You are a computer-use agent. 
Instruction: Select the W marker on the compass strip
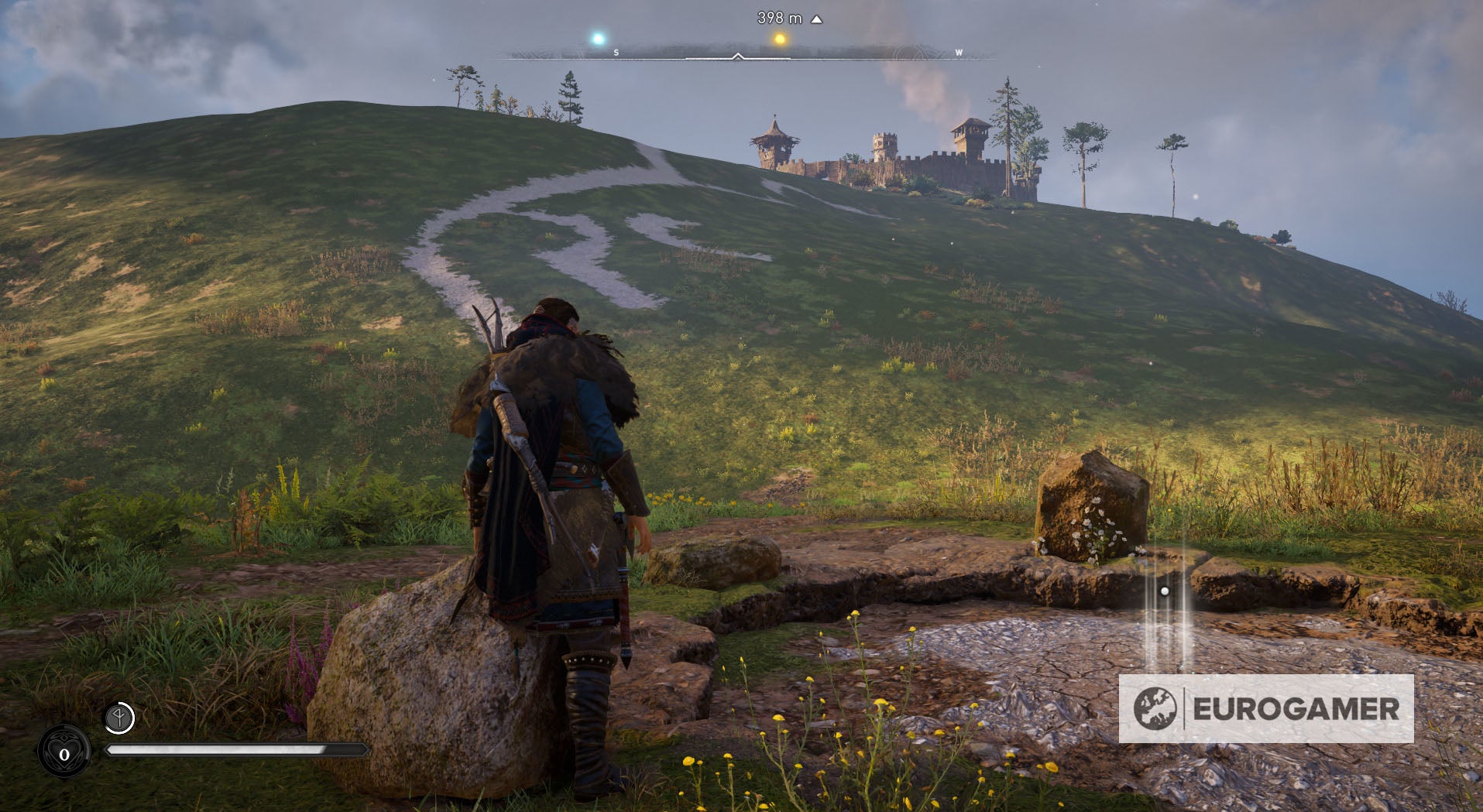(x=959, y=53)
